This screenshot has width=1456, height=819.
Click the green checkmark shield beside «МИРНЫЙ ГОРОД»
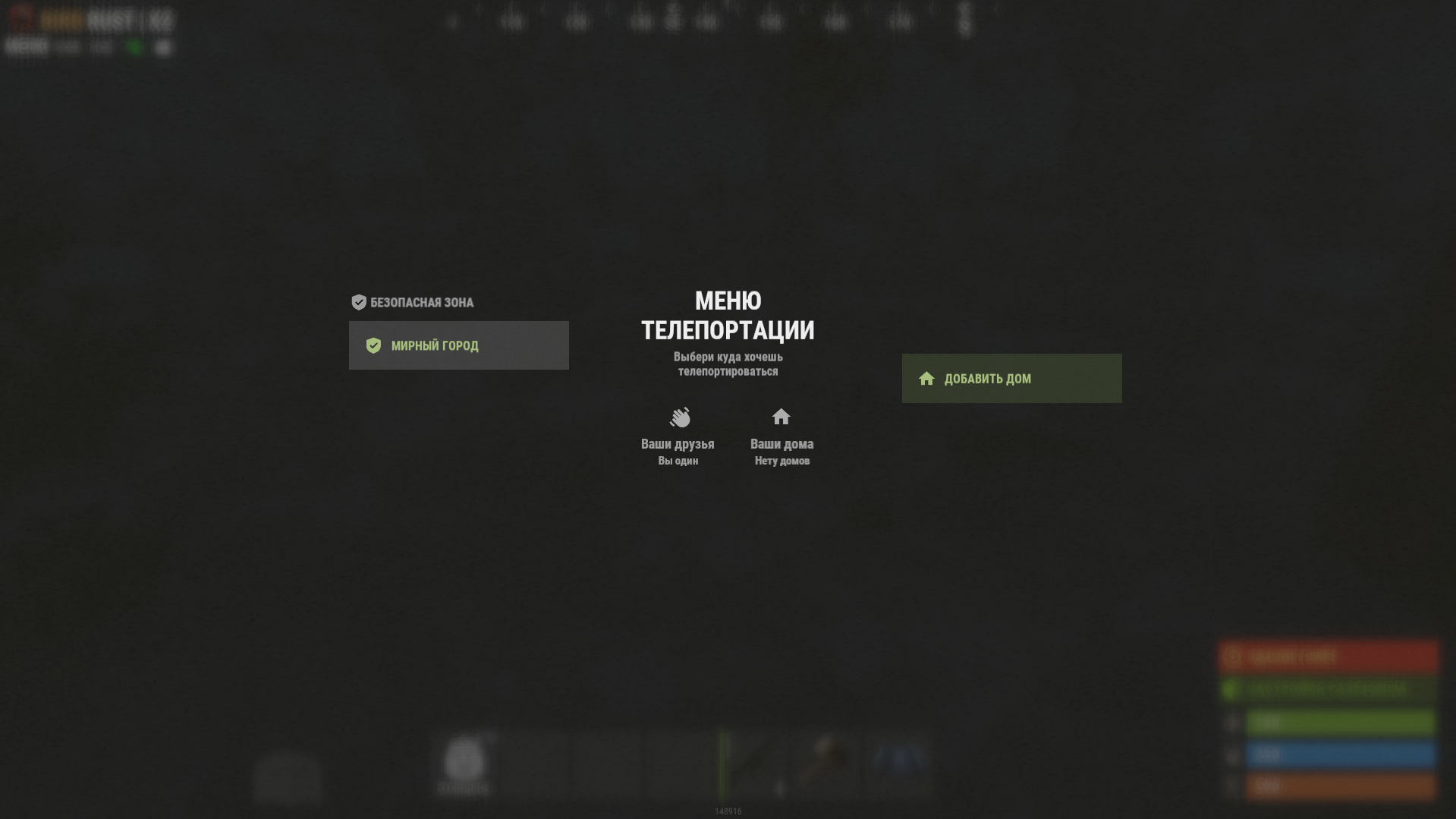click(374, 345)
